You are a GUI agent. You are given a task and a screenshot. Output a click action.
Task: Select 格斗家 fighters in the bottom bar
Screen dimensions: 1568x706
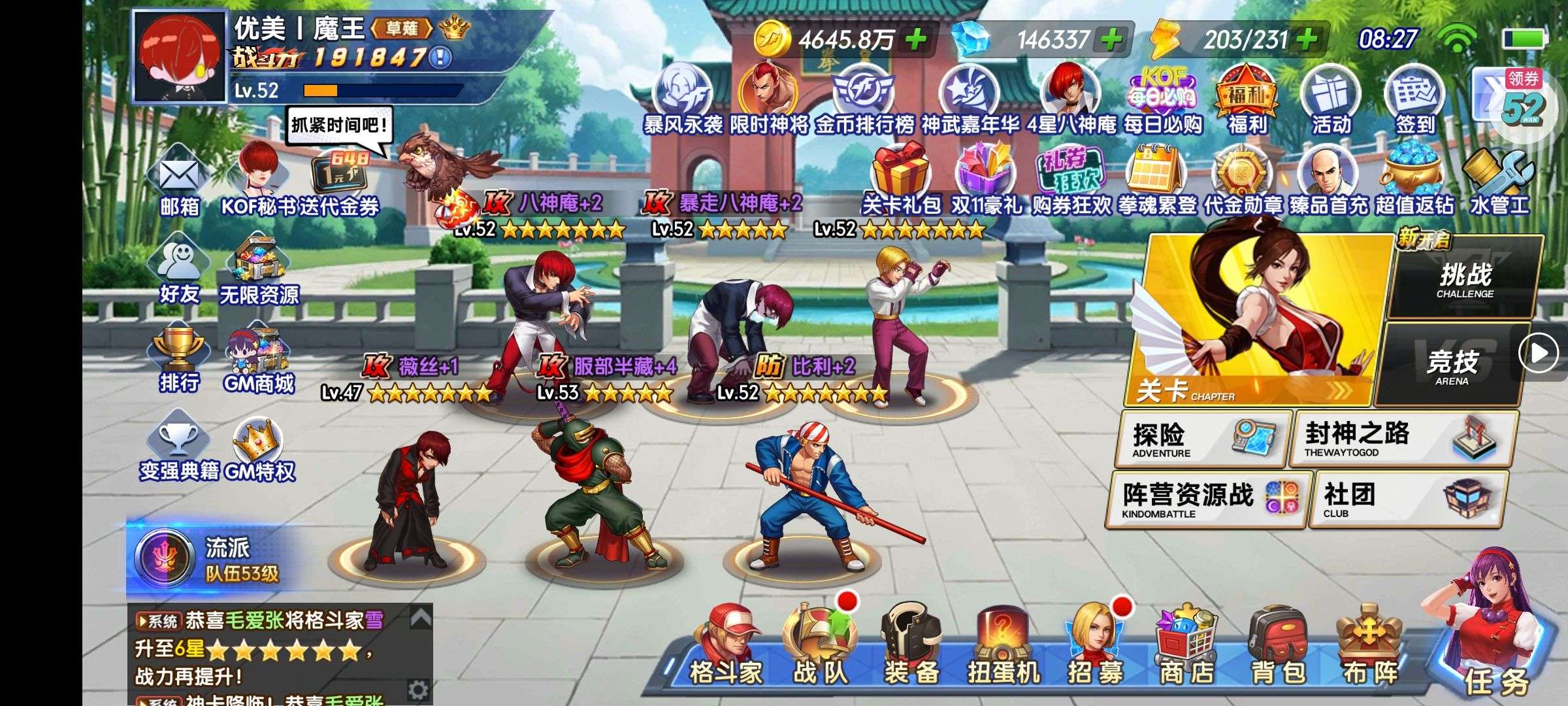(x=726, y=647)
